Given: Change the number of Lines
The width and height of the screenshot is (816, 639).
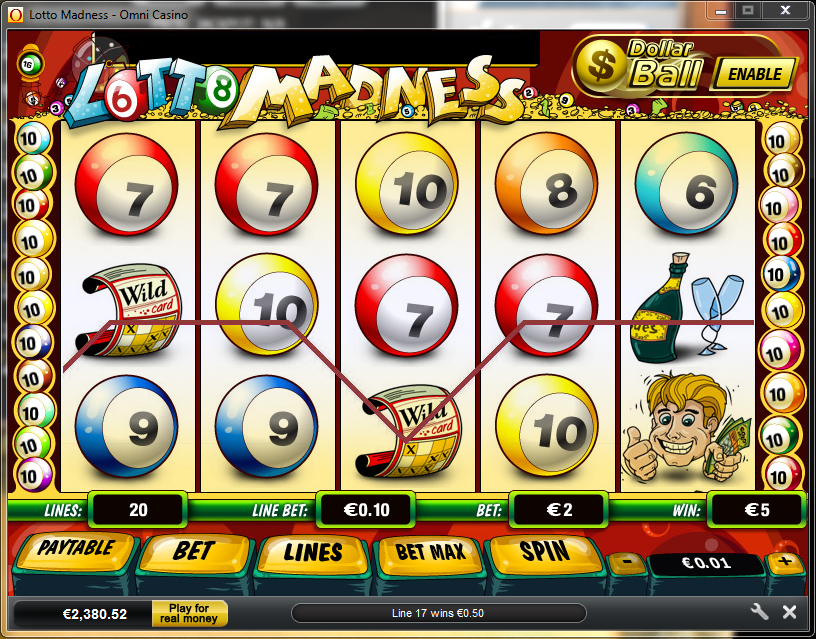Looking at the screenshot, I should coord(313,553).
